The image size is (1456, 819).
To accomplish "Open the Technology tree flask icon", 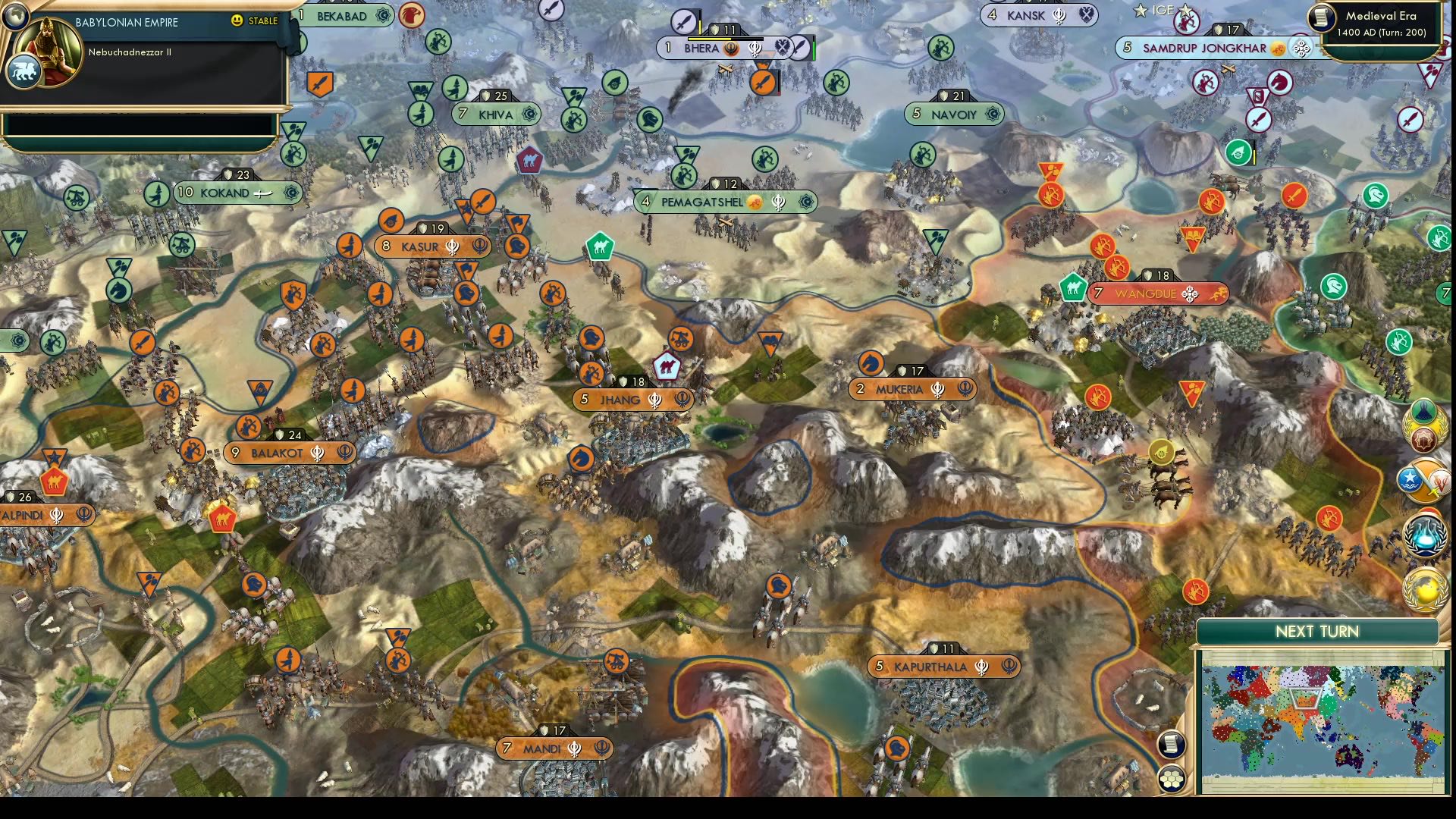I will coord(1424,535).
